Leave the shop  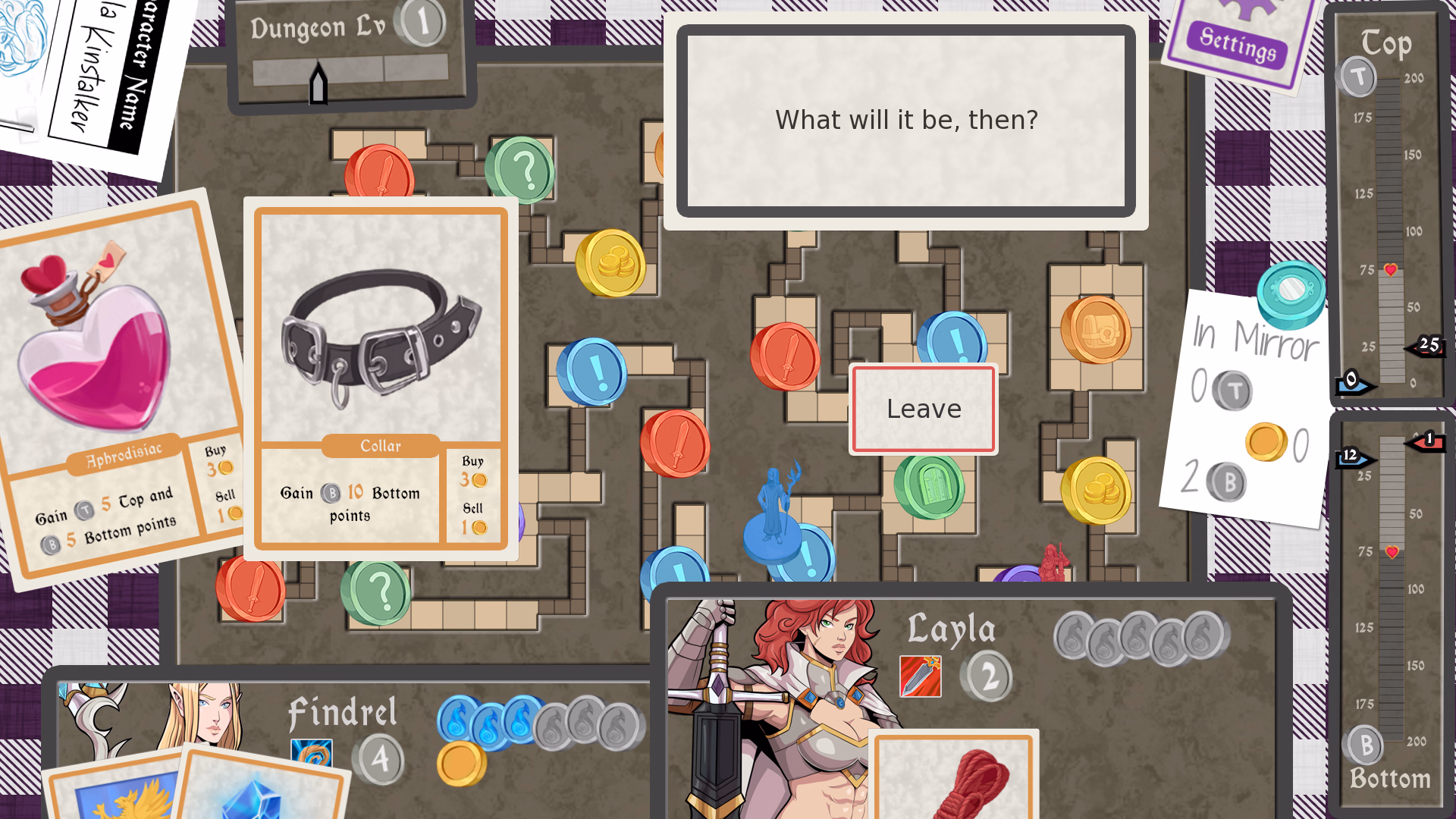point(923,409)
